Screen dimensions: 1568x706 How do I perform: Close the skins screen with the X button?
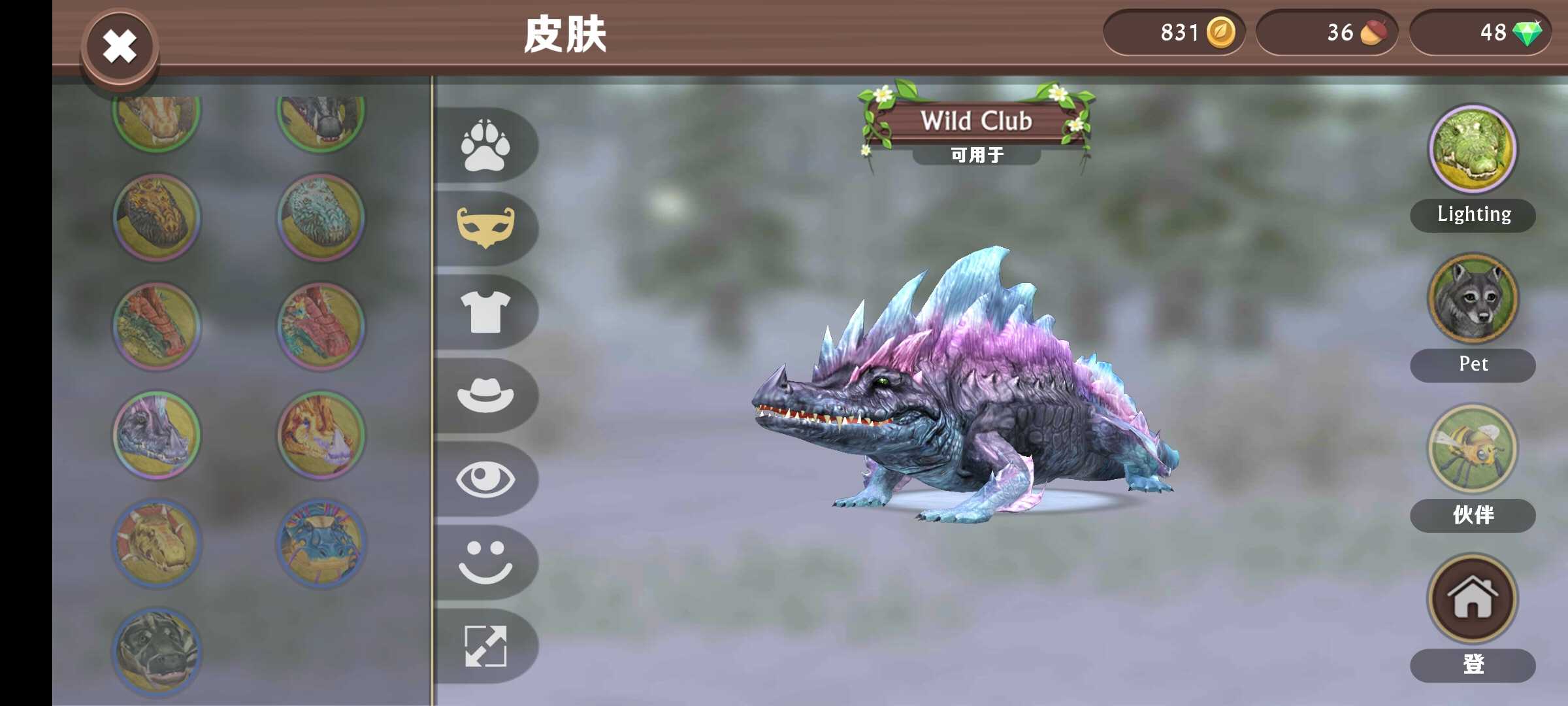(x=120, y=47)
